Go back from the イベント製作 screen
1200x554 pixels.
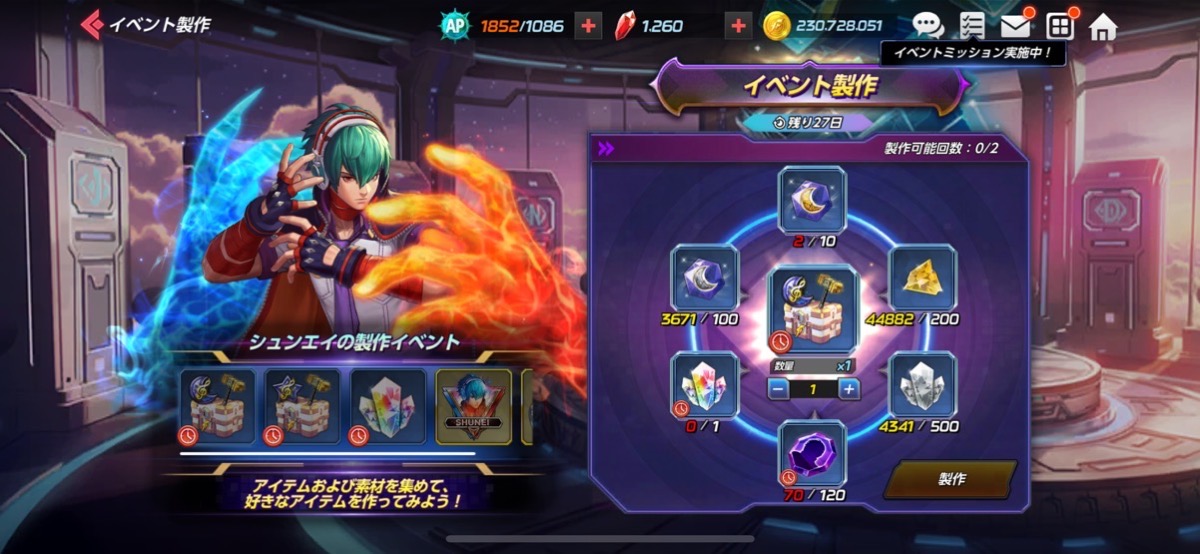pos(93,24)
